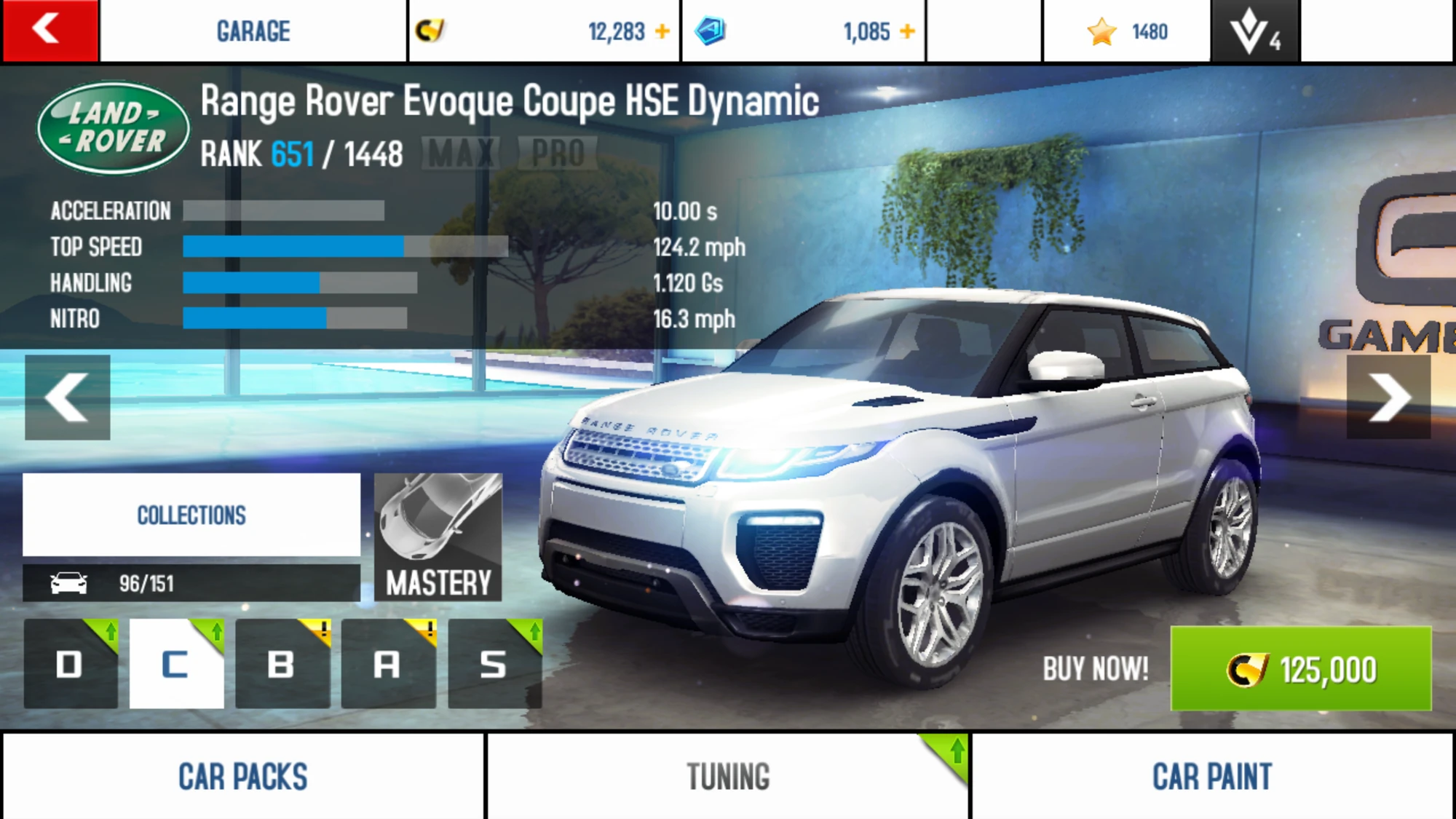This screenshot has width=1456, height=819.
Task: Open the Mastery panel
Action: point(438,537)
